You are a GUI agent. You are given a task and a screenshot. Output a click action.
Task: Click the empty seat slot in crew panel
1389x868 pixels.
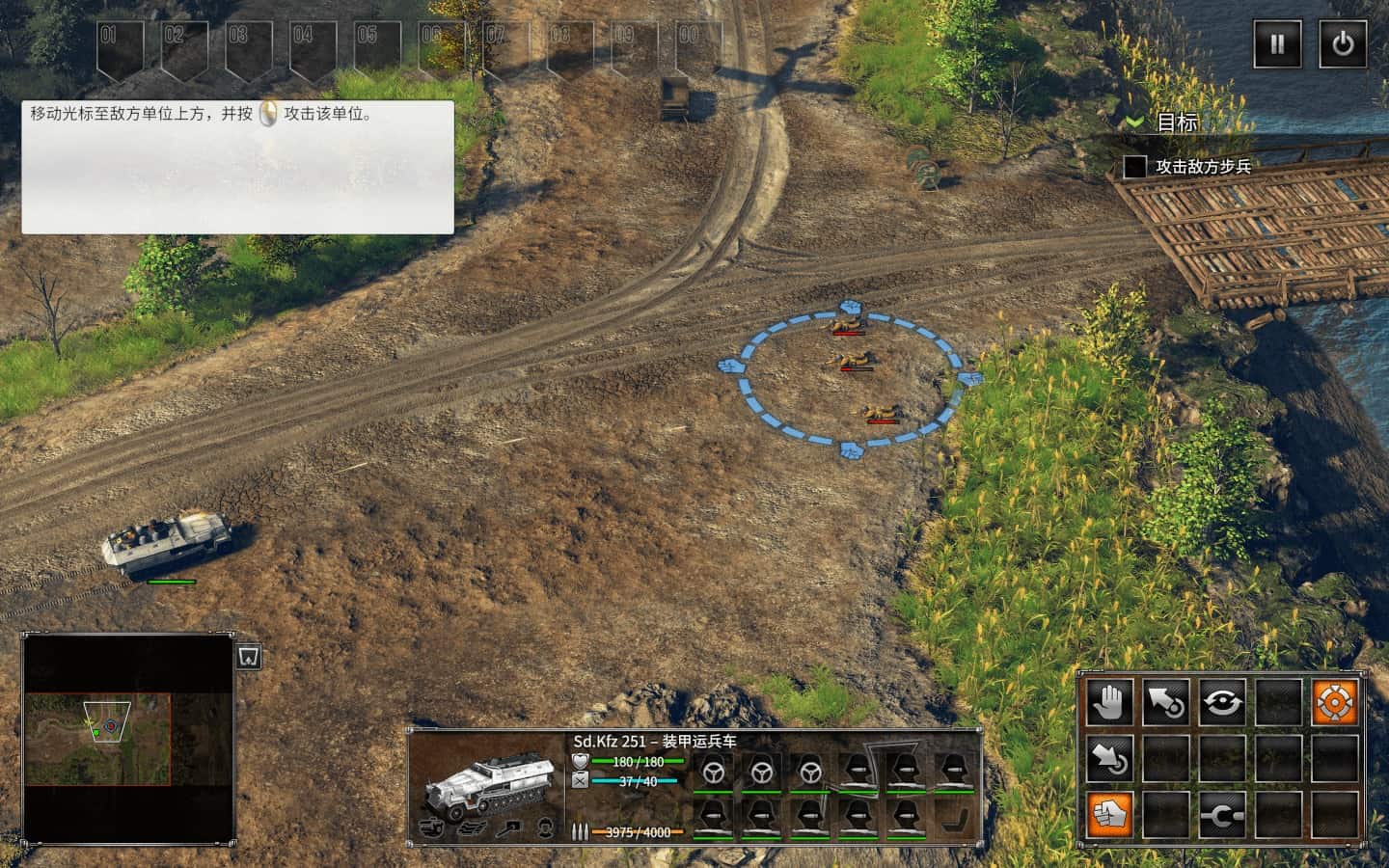pos(953,818)
